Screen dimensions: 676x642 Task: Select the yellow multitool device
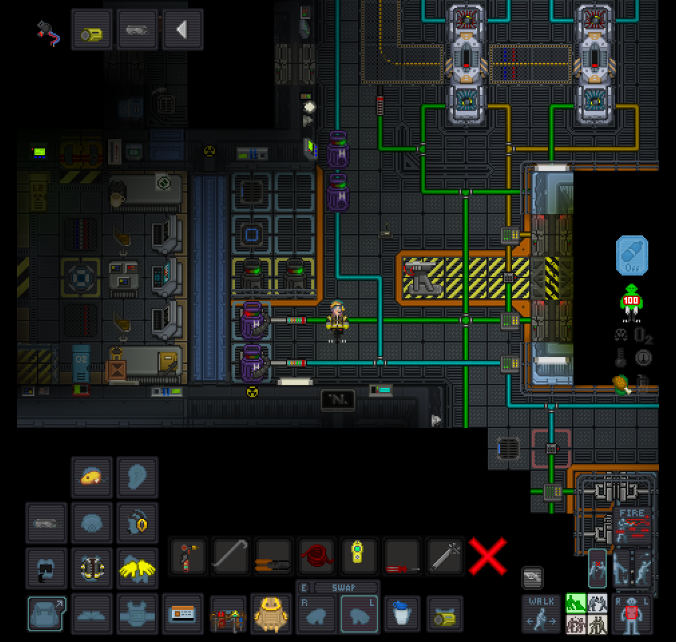pyautogui.click(x=359, y=556)
